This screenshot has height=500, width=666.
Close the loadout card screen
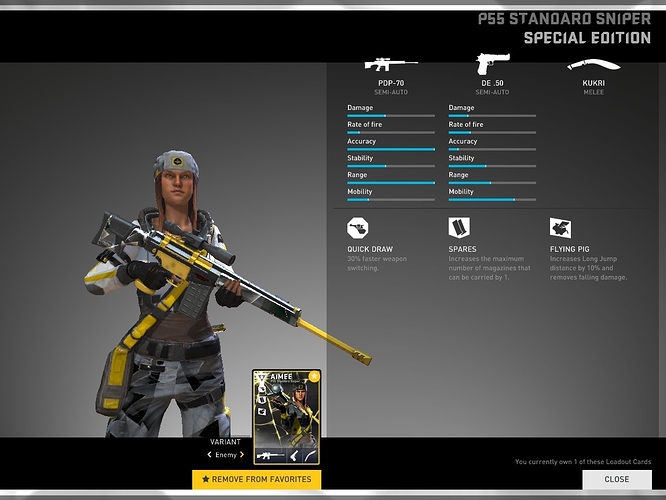pyautogui.click(x=616, y=479)
